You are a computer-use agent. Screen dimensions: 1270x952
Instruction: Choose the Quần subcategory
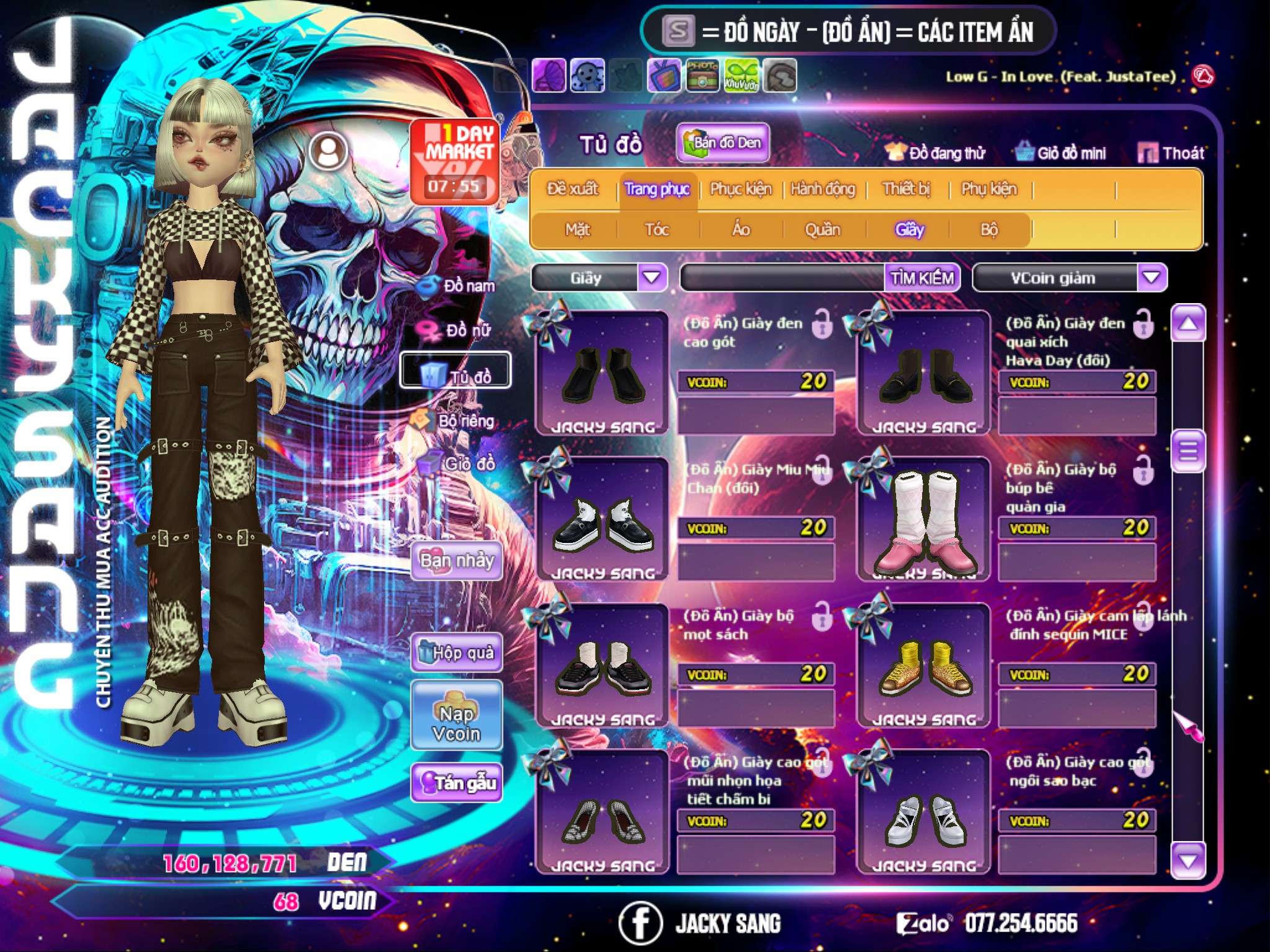(x=822, y=230)
